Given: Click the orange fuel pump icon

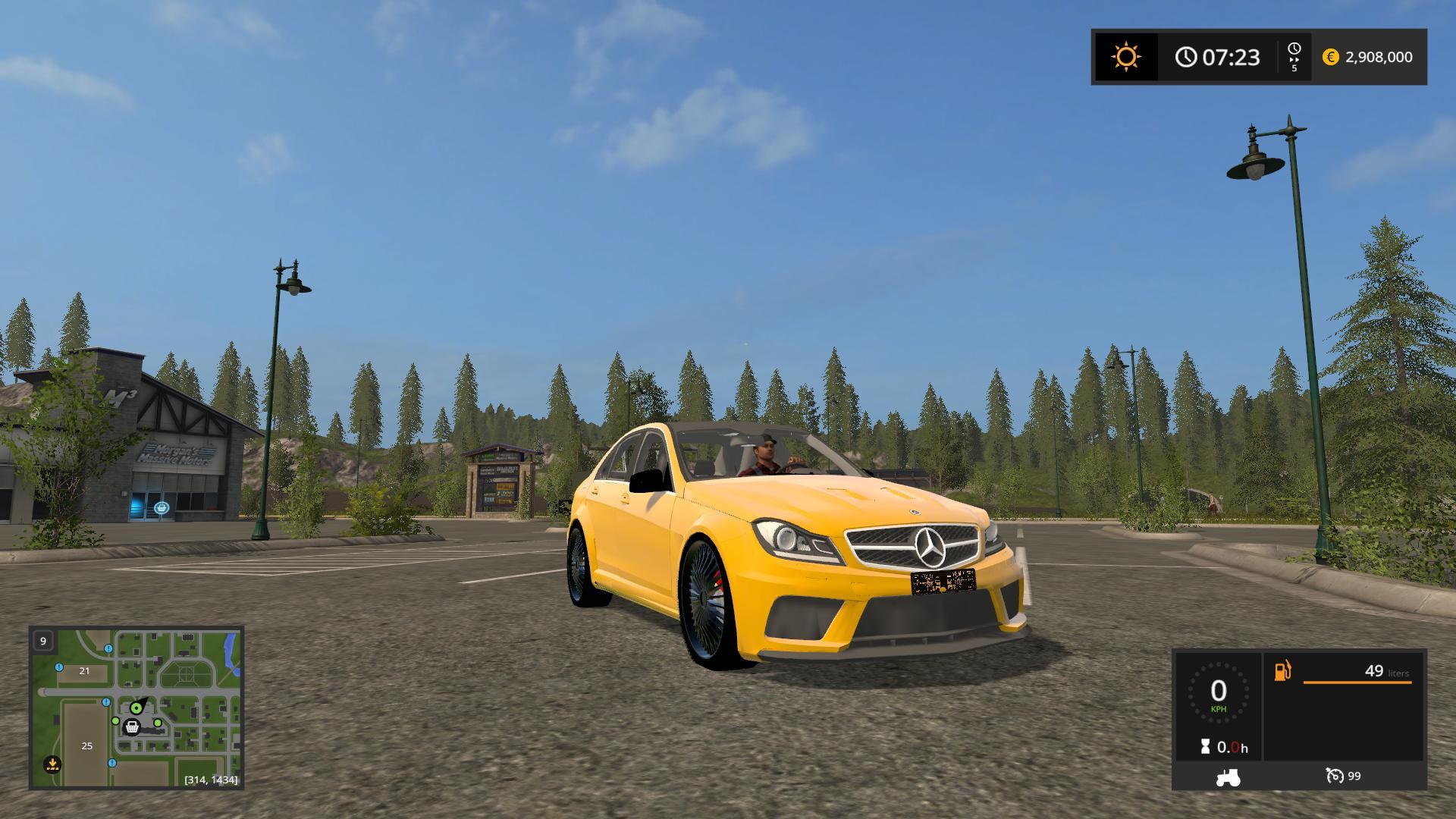Looking at the screenshot, I should [1282, 671].
